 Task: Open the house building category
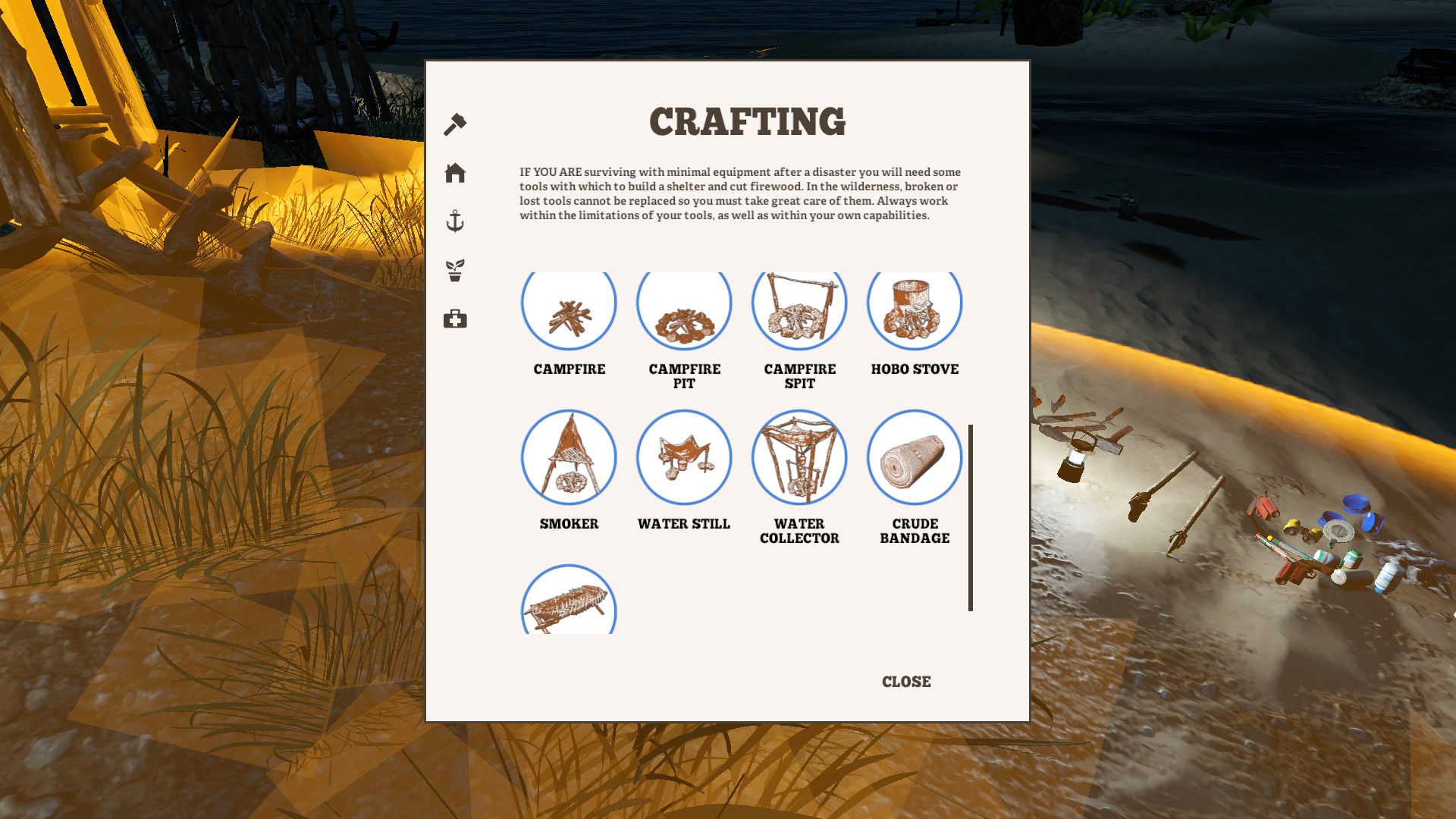(x=455, y=173)
